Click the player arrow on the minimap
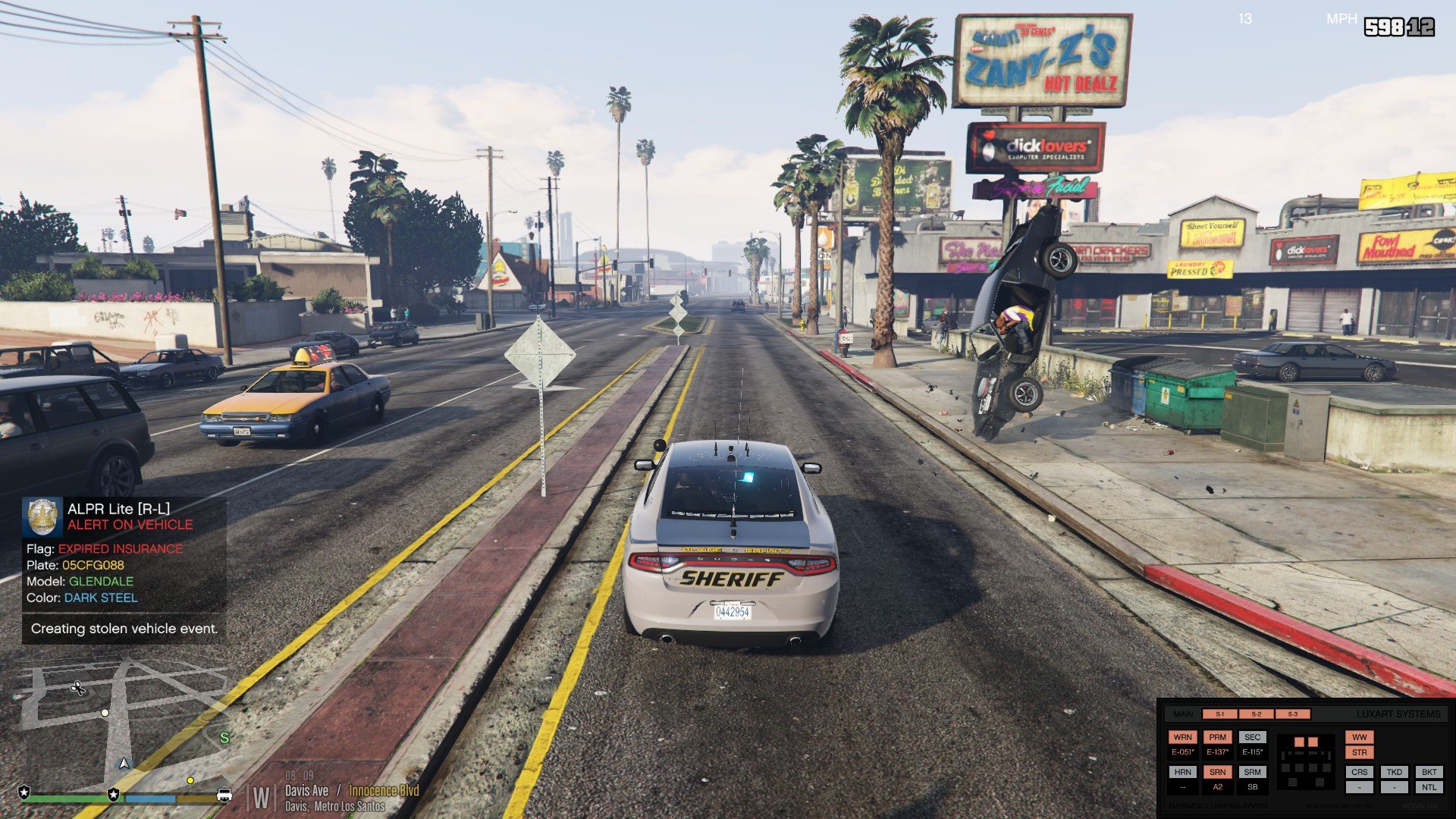This screenshot has width=1456, height=819. coord(124,764)
